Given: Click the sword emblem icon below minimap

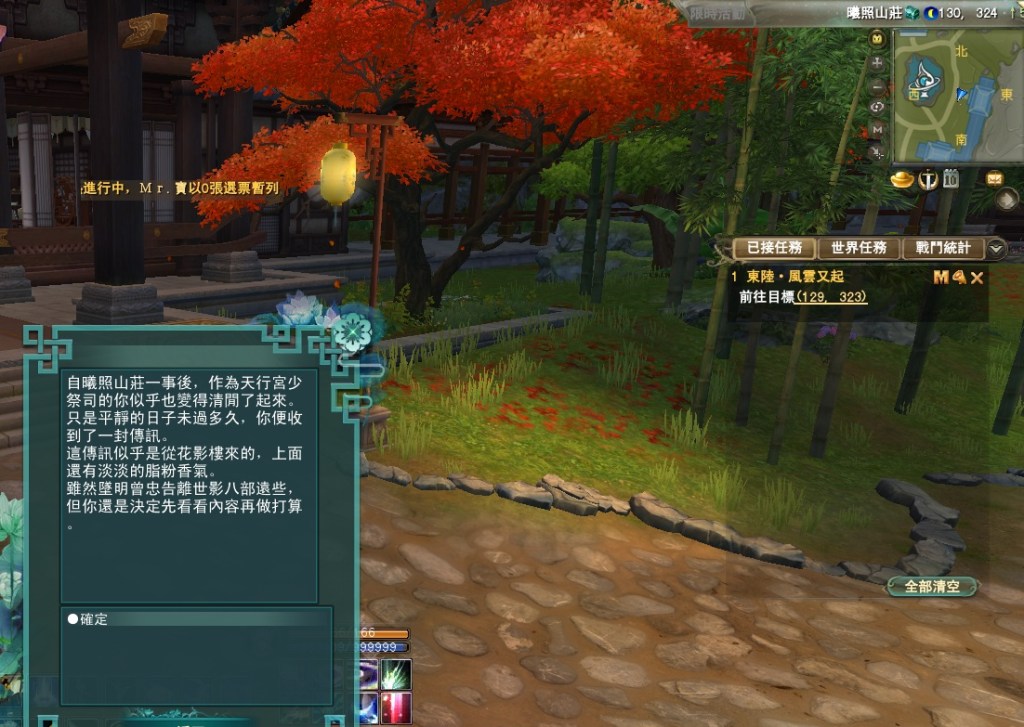Looking at the screenshot, I should (927, 180).
